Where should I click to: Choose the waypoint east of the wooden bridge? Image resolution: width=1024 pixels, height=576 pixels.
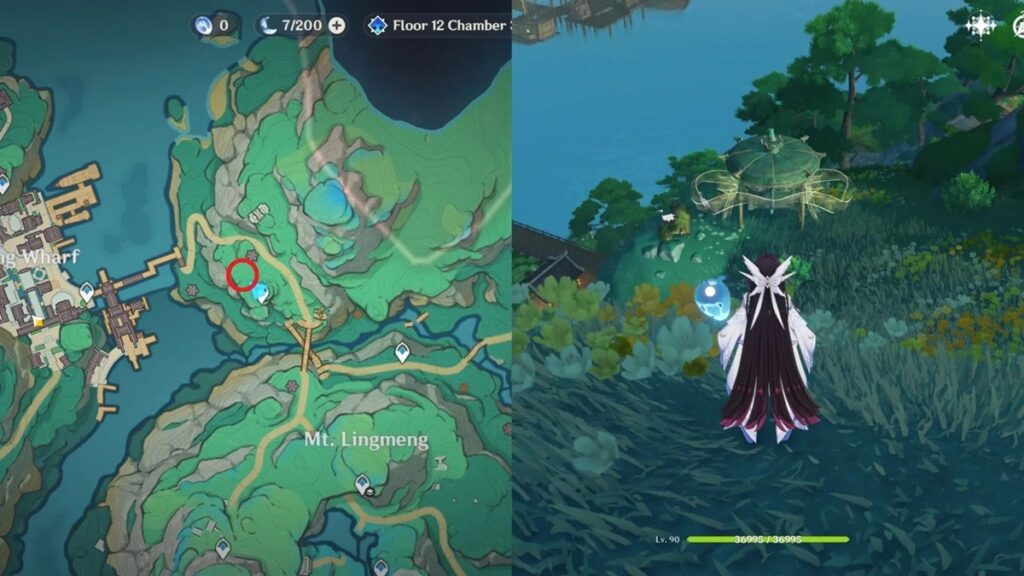pos(402,352)
